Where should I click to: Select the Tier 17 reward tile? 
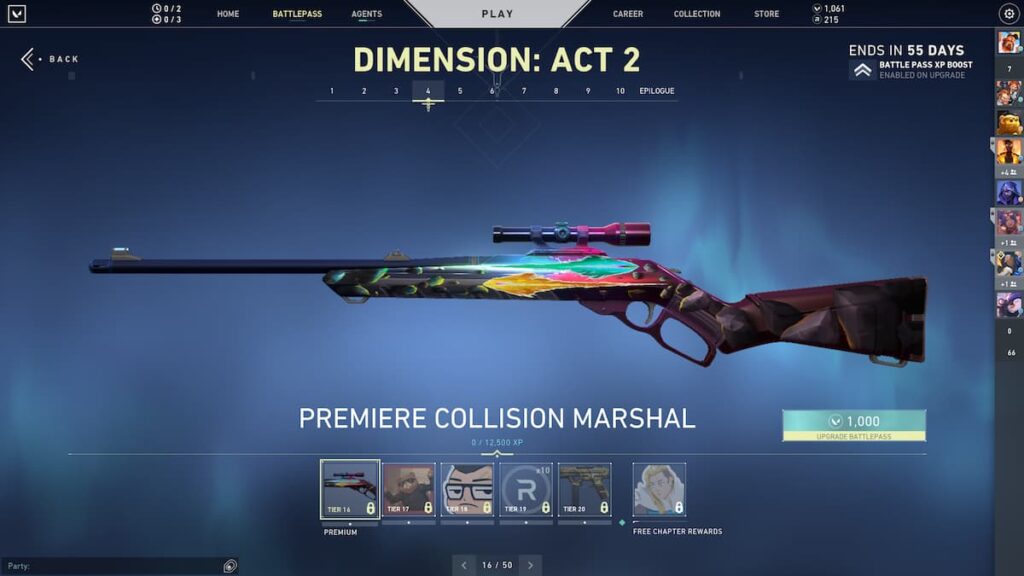pyautogui.click(x=409, y=489)
